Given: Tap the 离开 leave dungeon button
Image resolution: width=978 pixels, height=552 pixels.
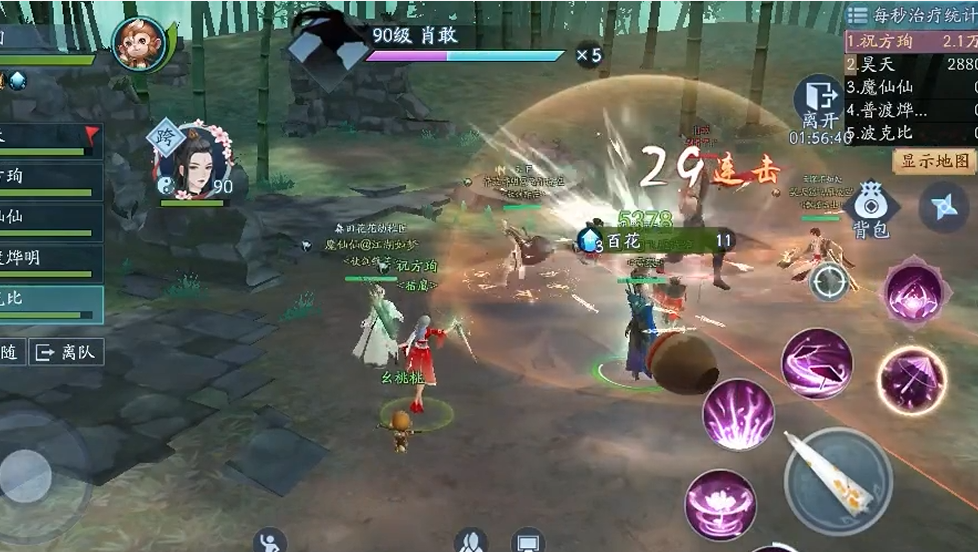Looking at the screenshot, I should click(x=816, y=104).
